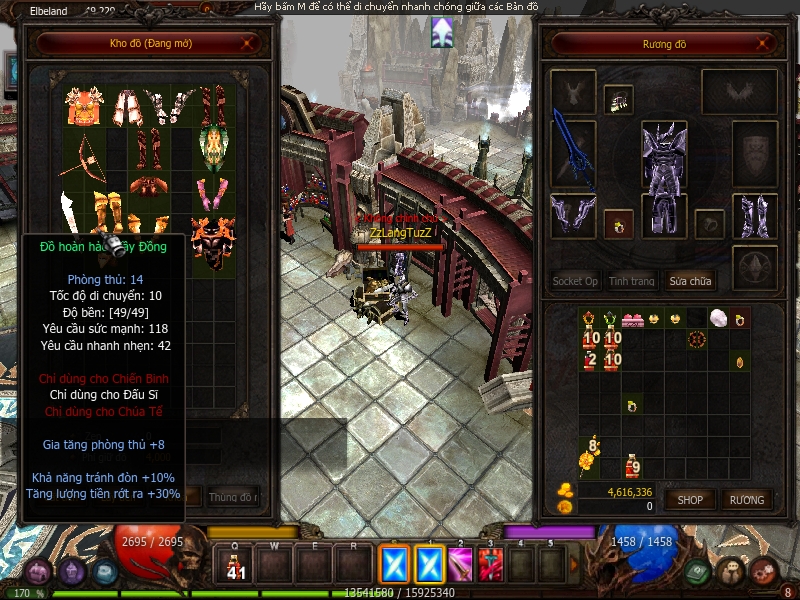This screenshot has height=600, width=800.
Task: Choose the equipped purple boots slot
Action: [754, 216]
